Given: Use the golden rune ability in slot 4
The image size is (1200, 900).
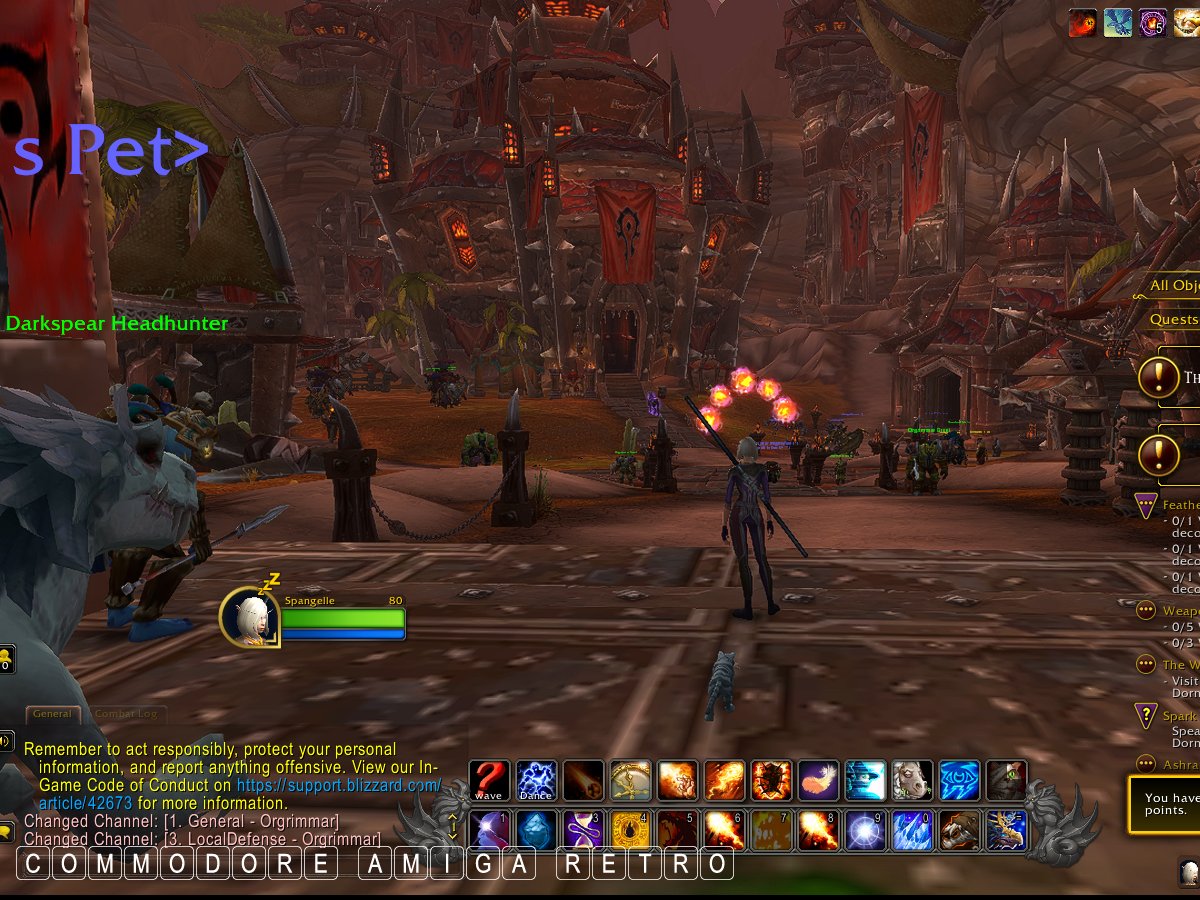Looking at the screenshot, I should 631,830.
